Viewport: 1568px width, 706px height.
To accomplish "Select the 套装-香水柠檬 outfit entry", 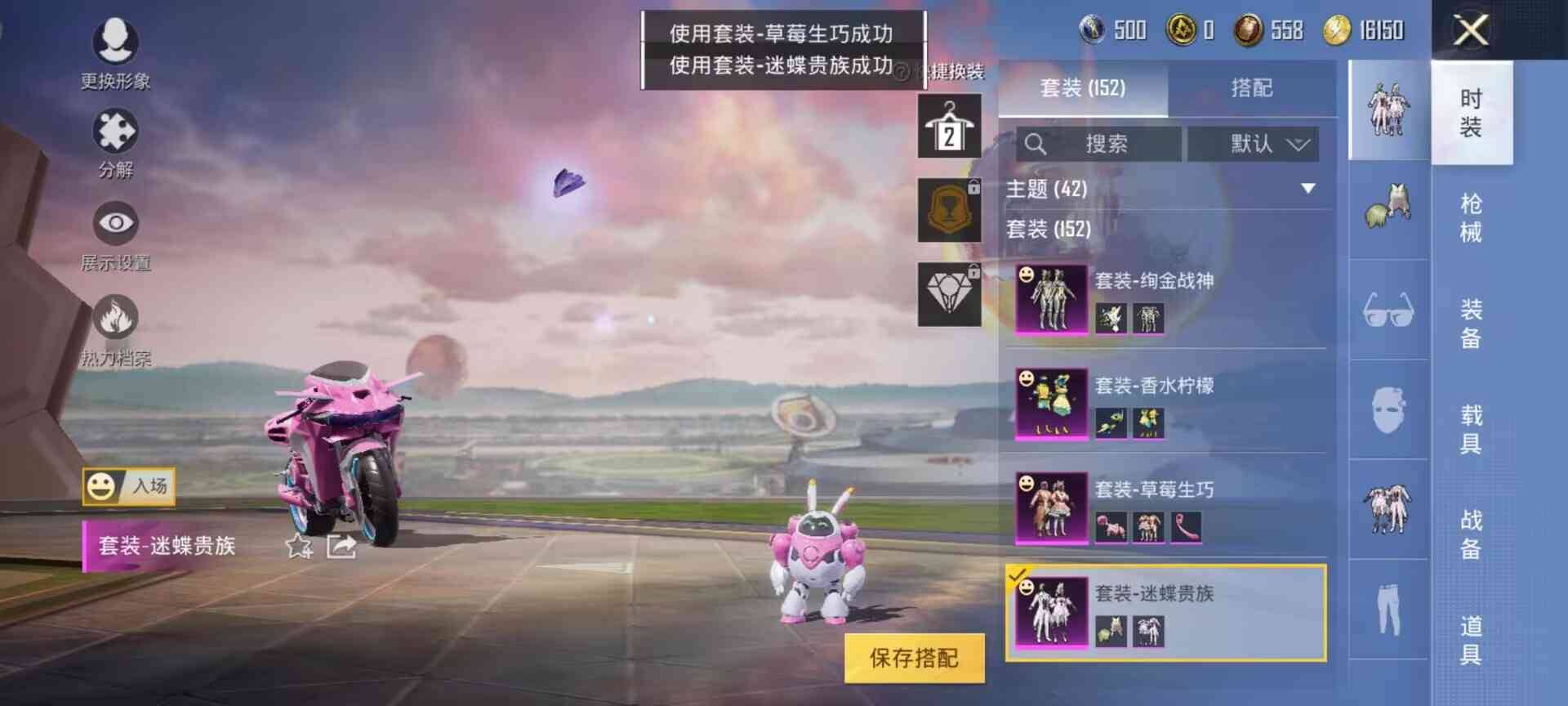I will click(1160, 386).
